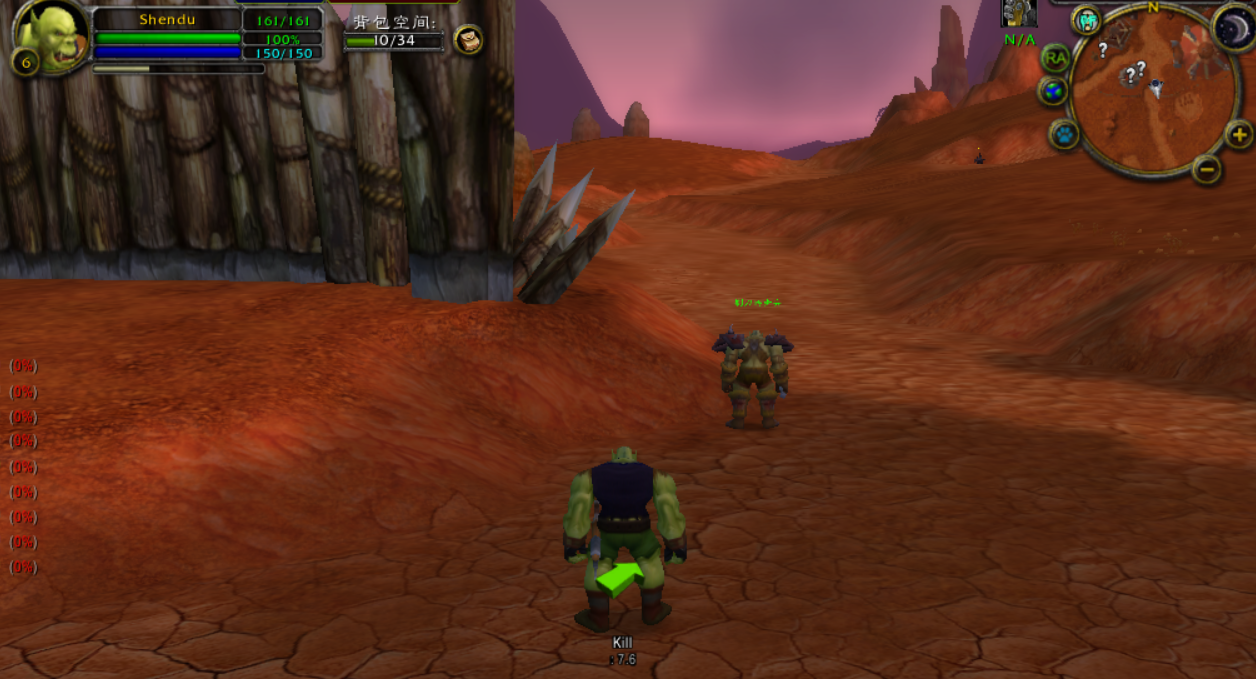The width and height of the screenshot is (1256, 679).
Task: Click the Shendu name plate
Action: tap(166, 19)
